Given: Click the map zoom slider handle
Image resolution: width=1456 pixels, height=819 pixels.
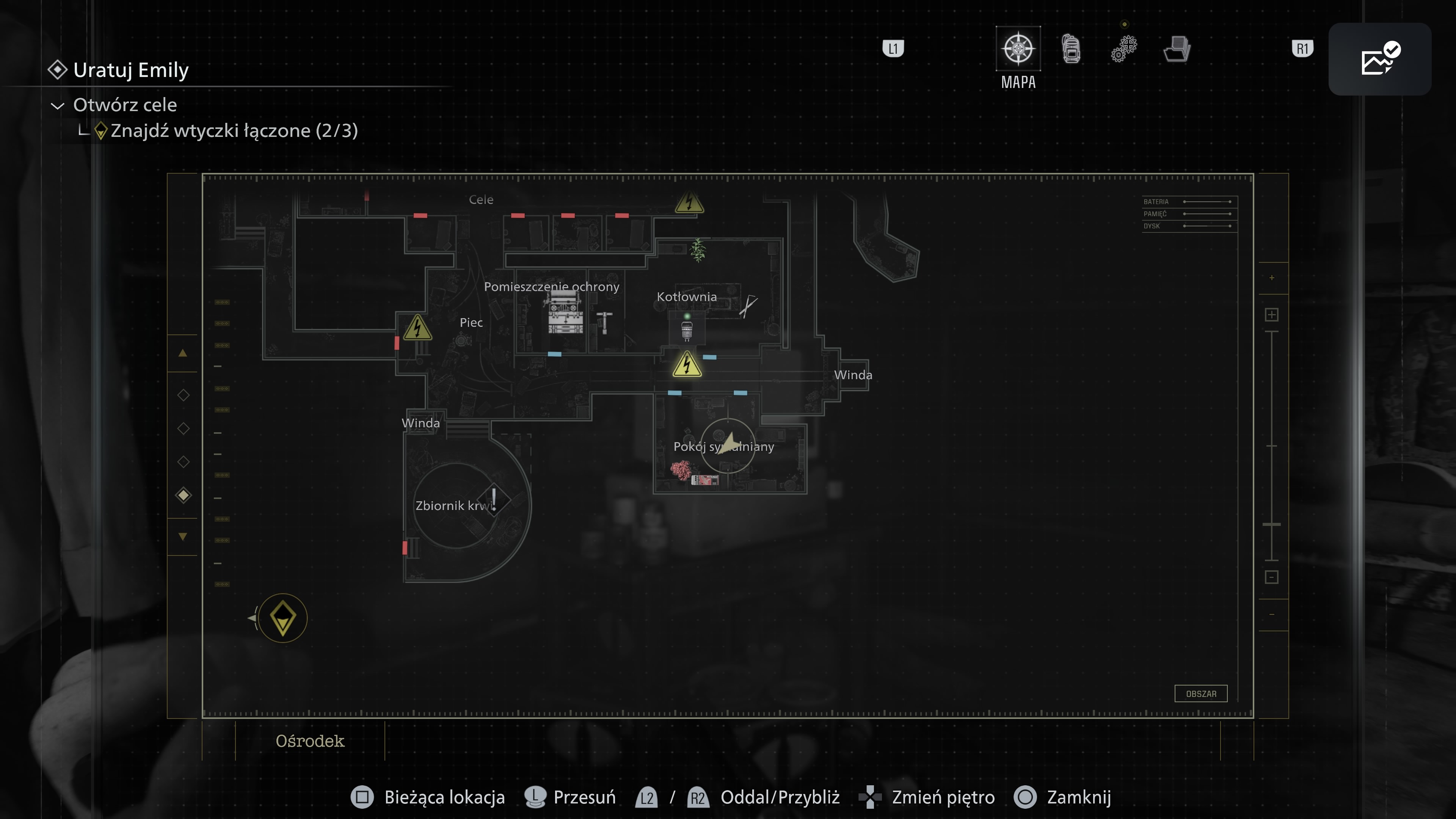Looking at the screenshot, I should (1272, 524).
